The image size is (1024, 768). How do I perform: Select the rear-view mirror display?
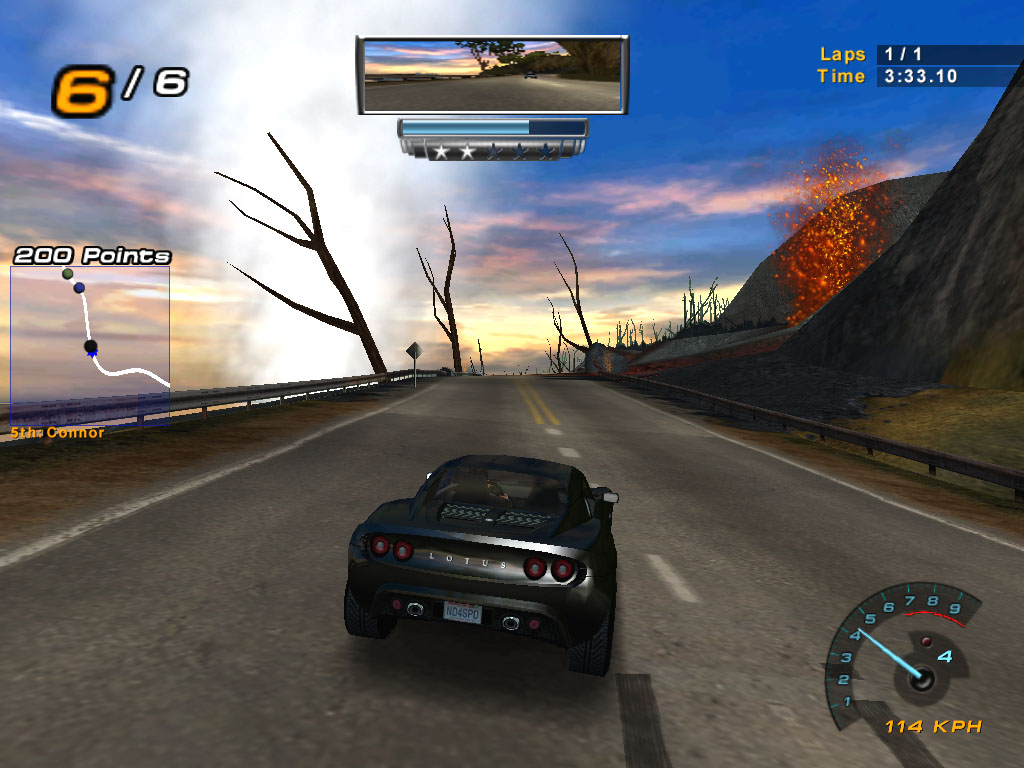coord(492,75)
